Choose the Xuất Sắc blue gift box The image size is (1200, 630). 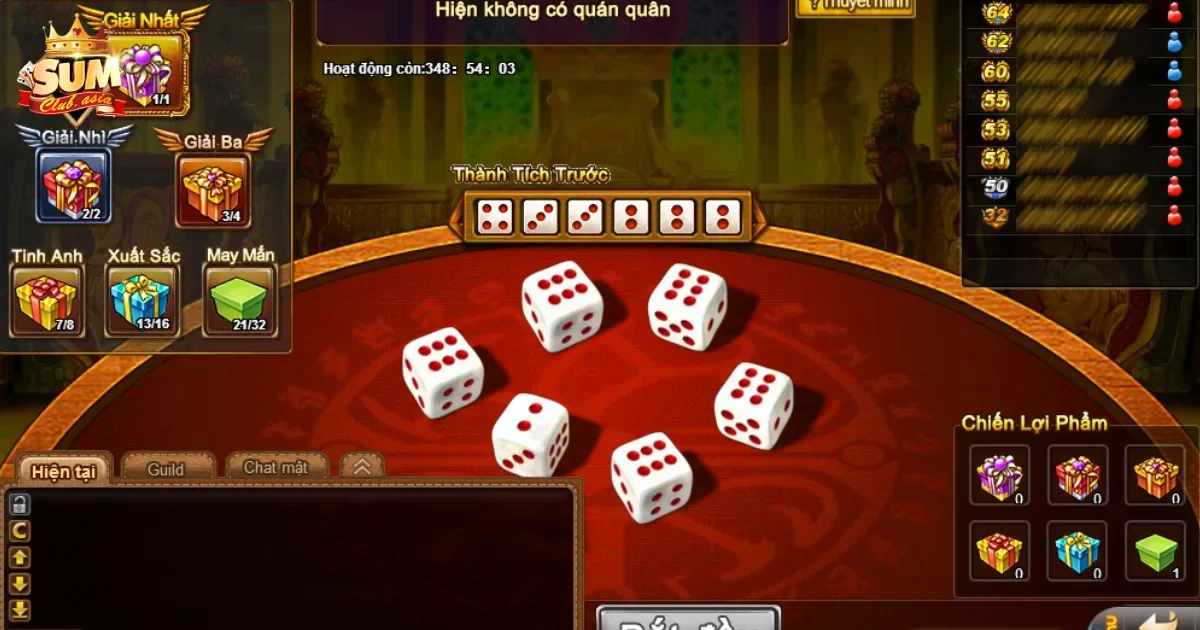coord(142,301)
